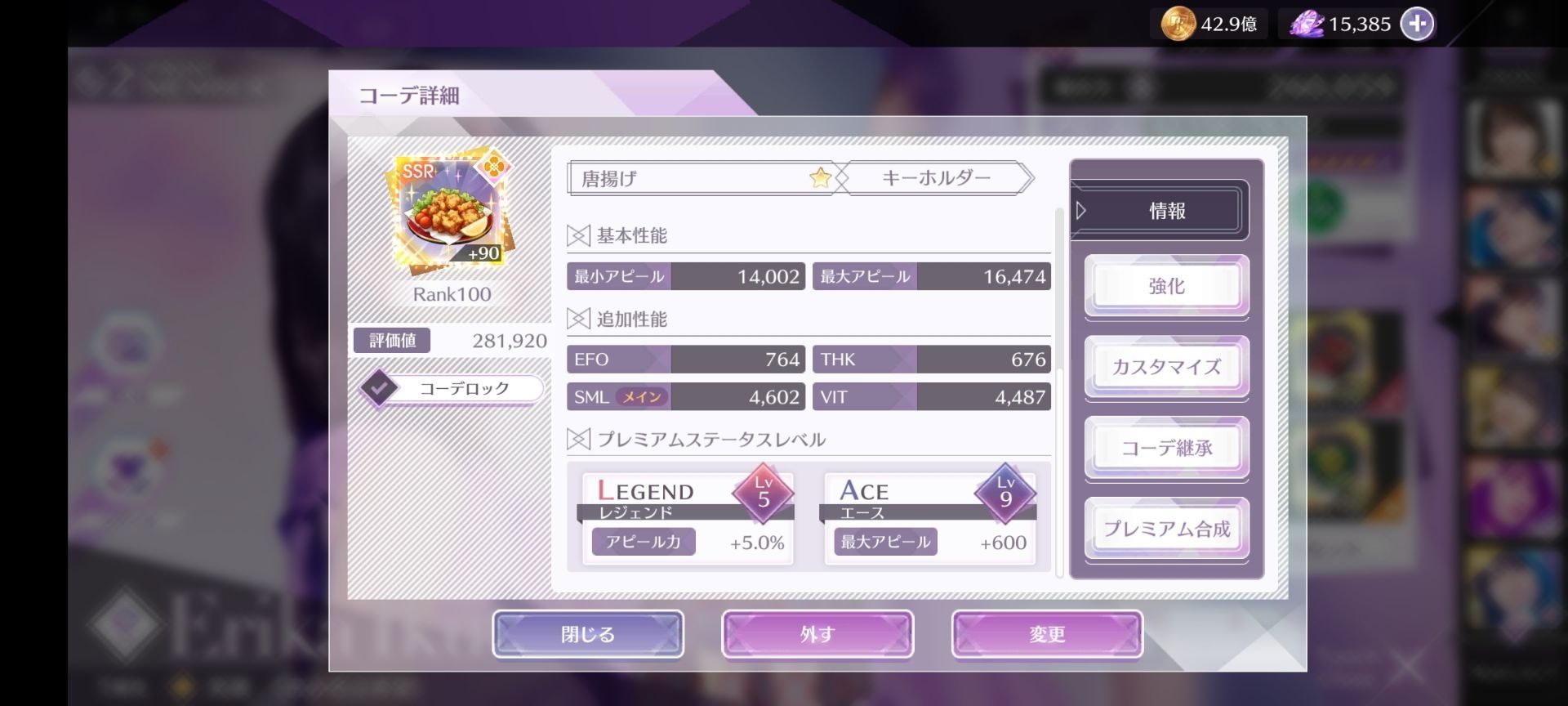Click the ribbon icon beside プレミアムステータスレベル

580,439
